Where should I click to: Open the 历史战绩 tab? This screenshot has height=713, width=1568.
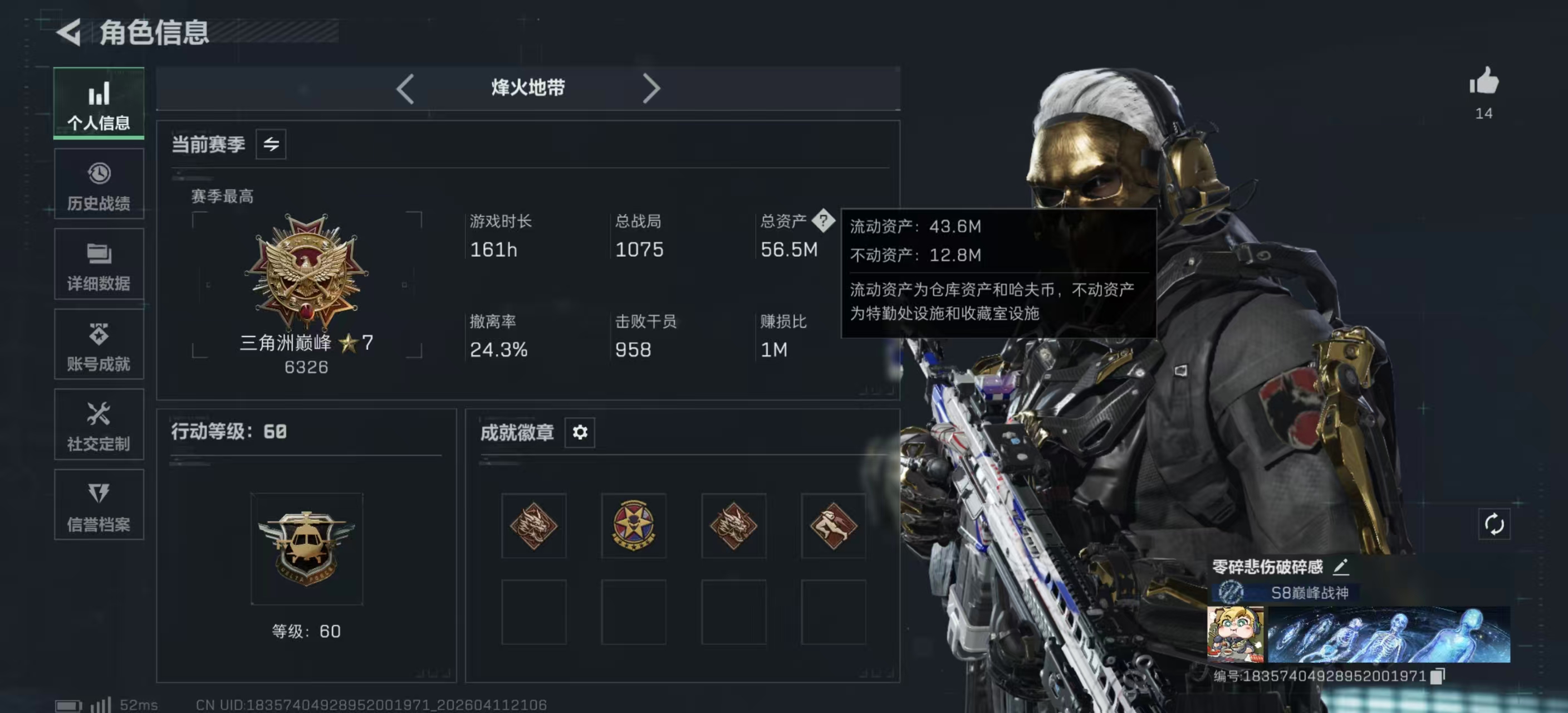tap(99, 184)
